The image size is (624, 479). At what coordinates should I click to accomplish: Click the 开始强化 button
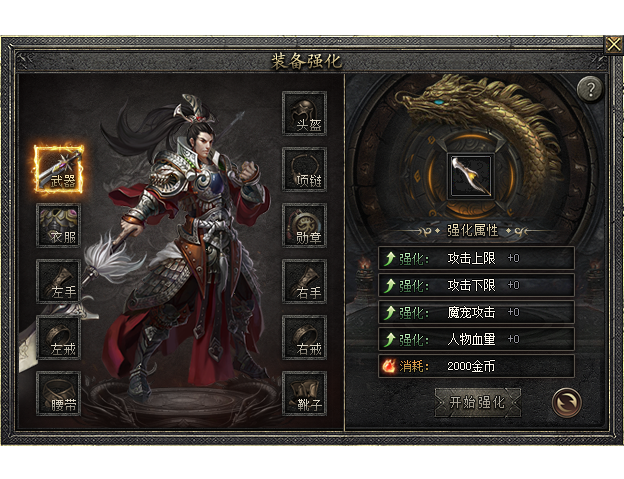[478, 402]
